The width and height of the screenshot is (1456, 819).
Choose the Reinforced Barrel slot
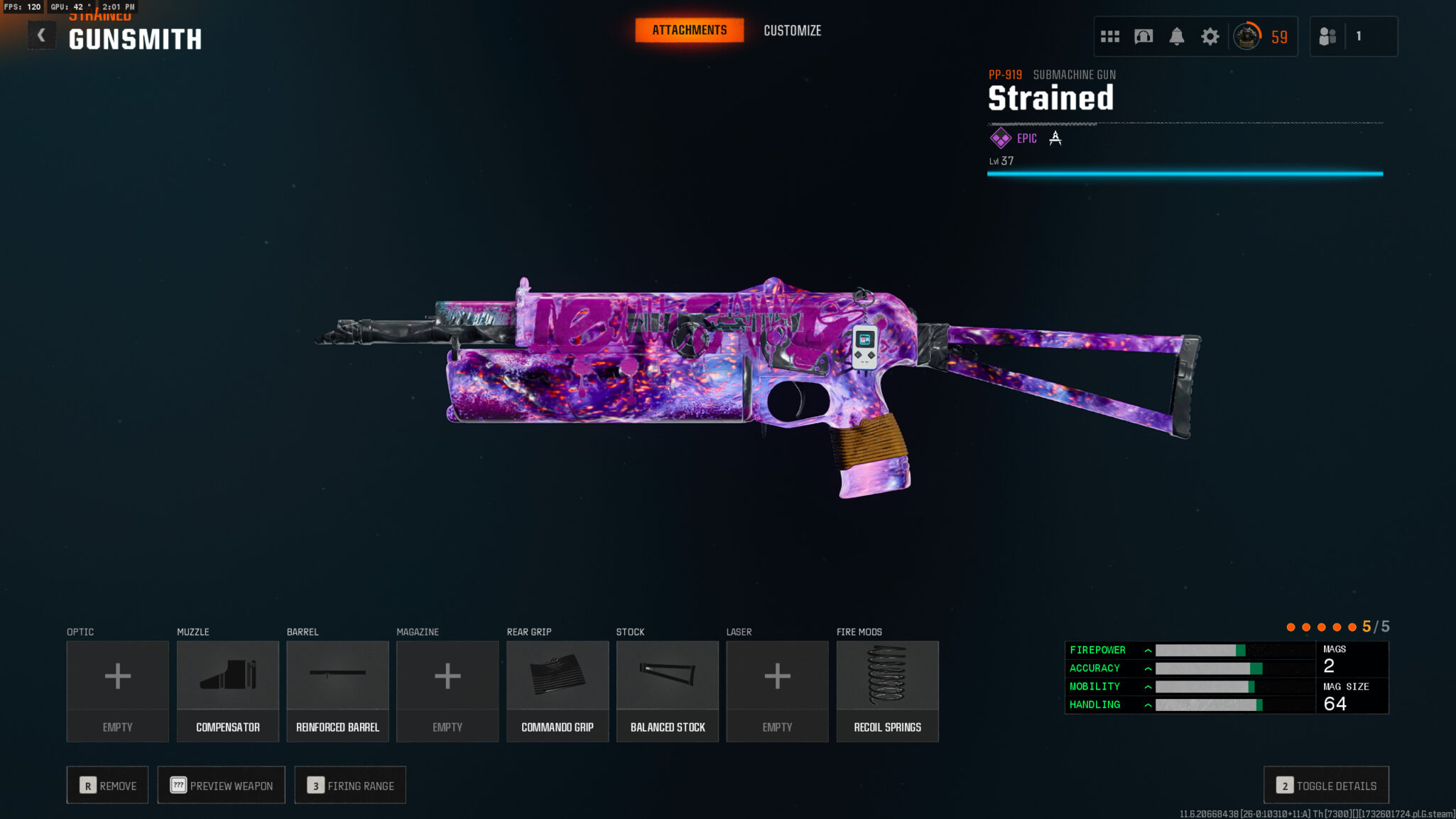pos(337,690)
